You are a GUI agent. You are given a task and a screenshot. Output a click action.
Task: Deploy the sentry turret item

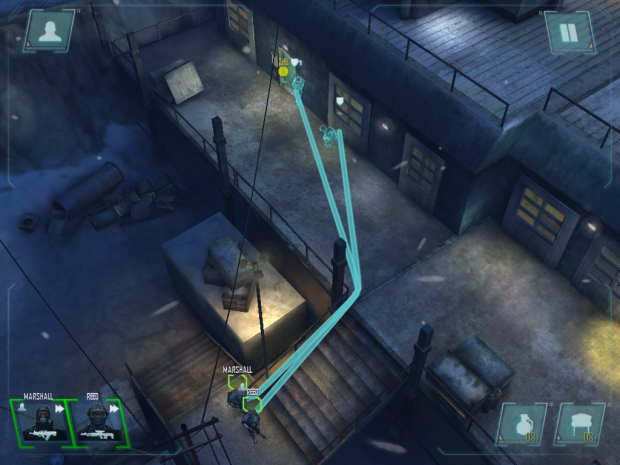point(580,425)
